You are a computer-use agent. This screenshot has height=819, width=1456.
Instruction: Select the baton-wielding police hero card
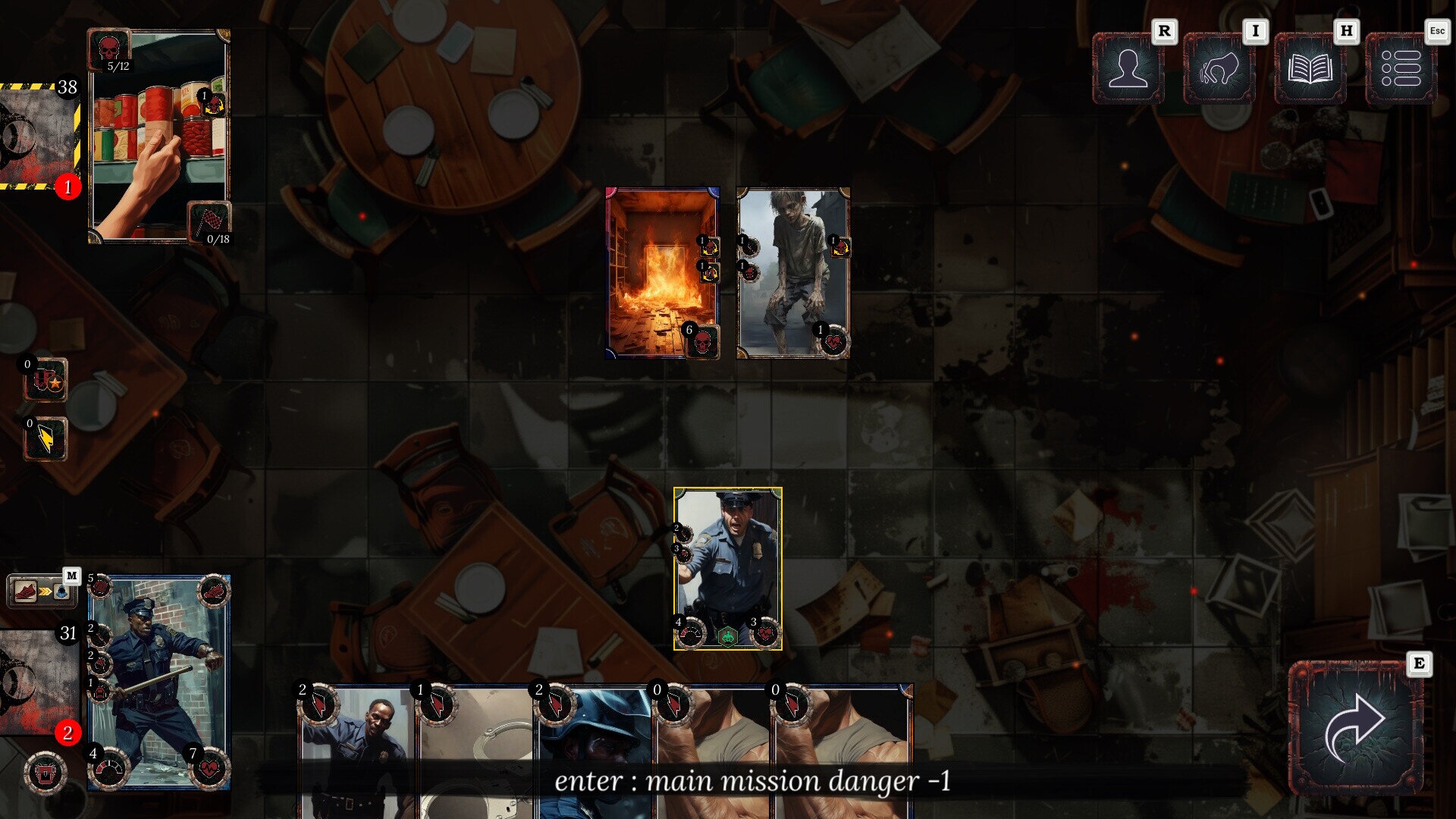(159, 682)
